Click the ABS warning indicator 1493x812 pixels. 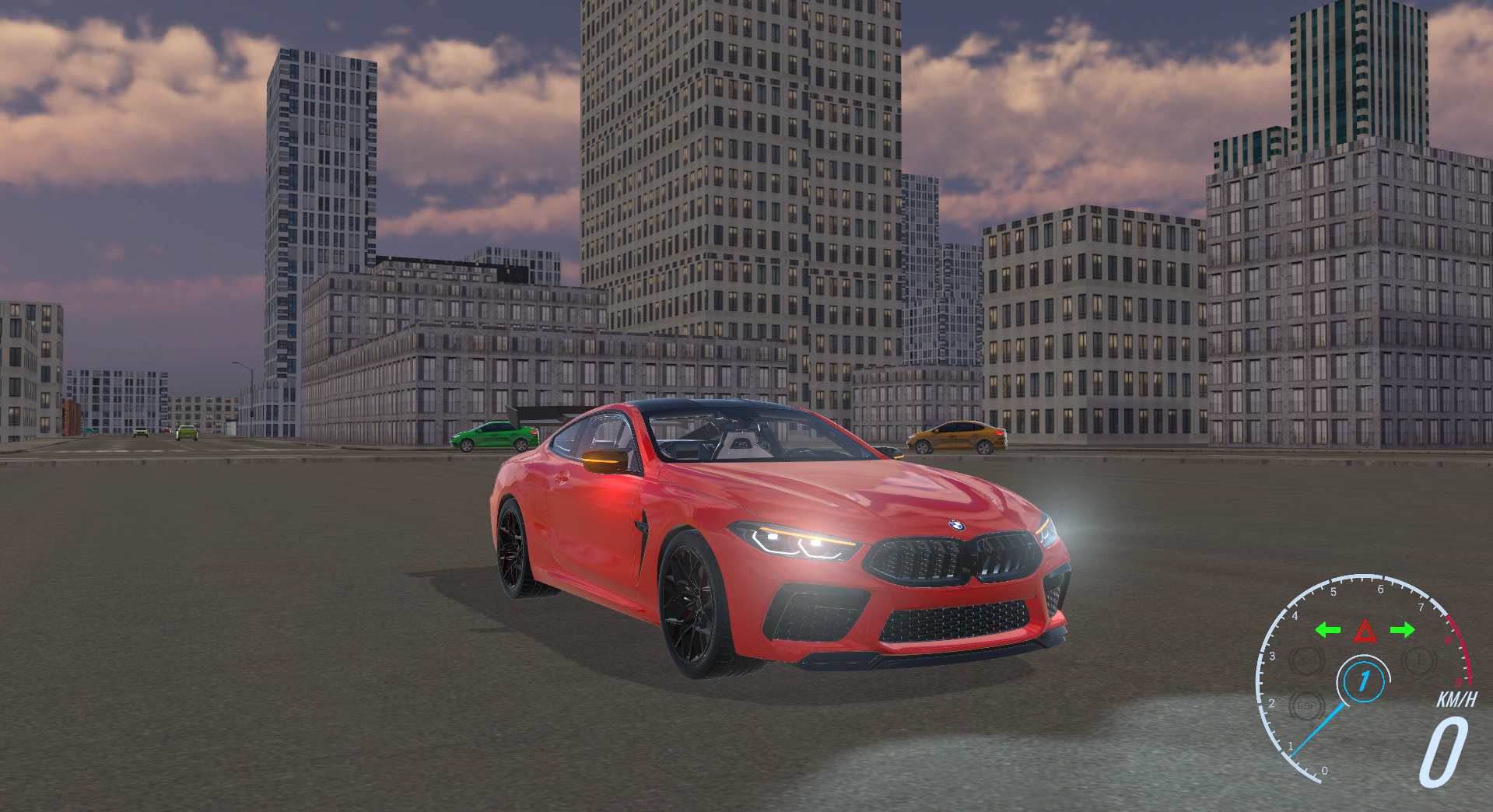tap(1305, 660)
